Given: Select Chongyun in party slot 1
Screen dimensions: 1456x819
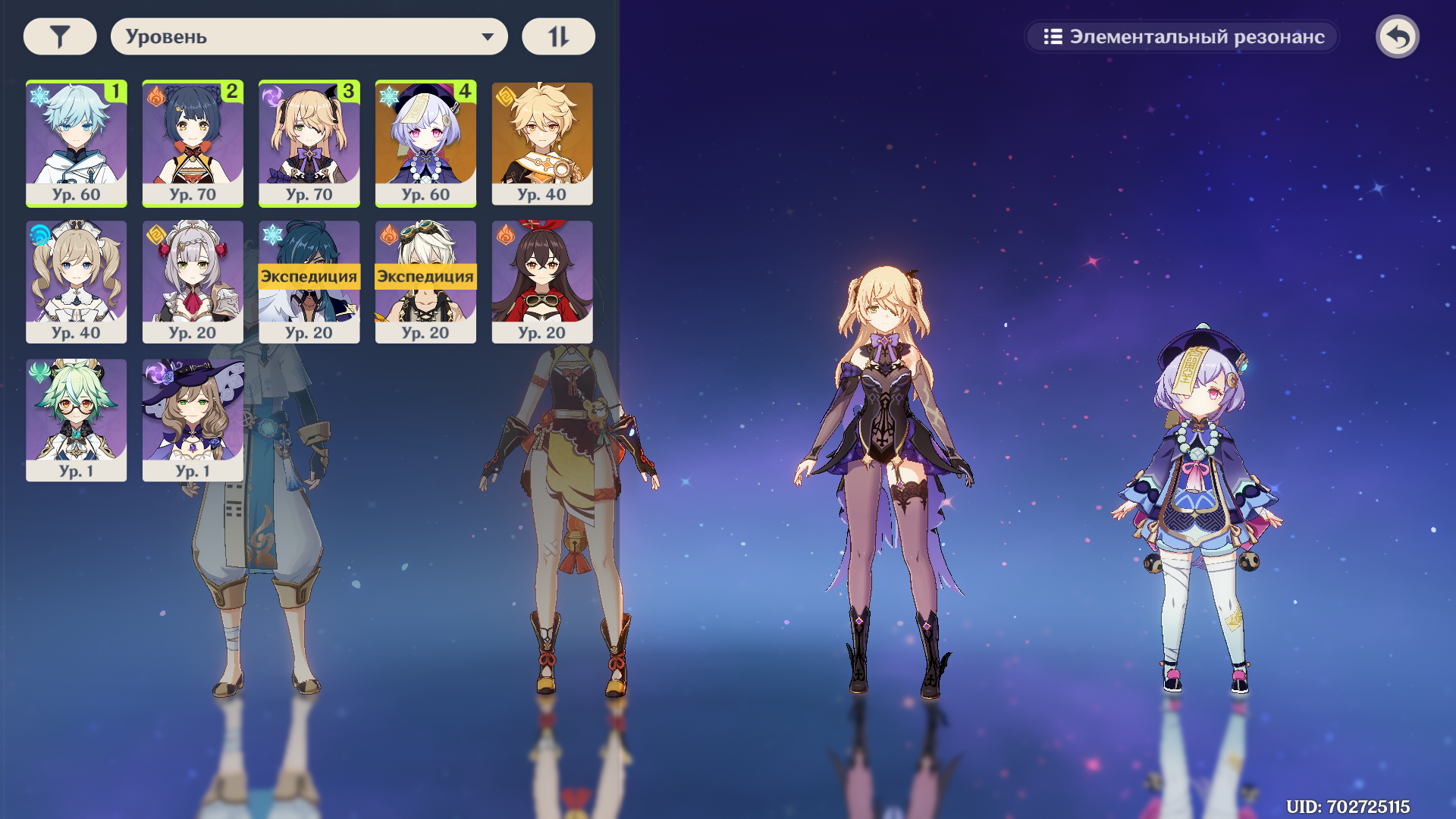Looking at the screenshot, I should click(76, 143).
